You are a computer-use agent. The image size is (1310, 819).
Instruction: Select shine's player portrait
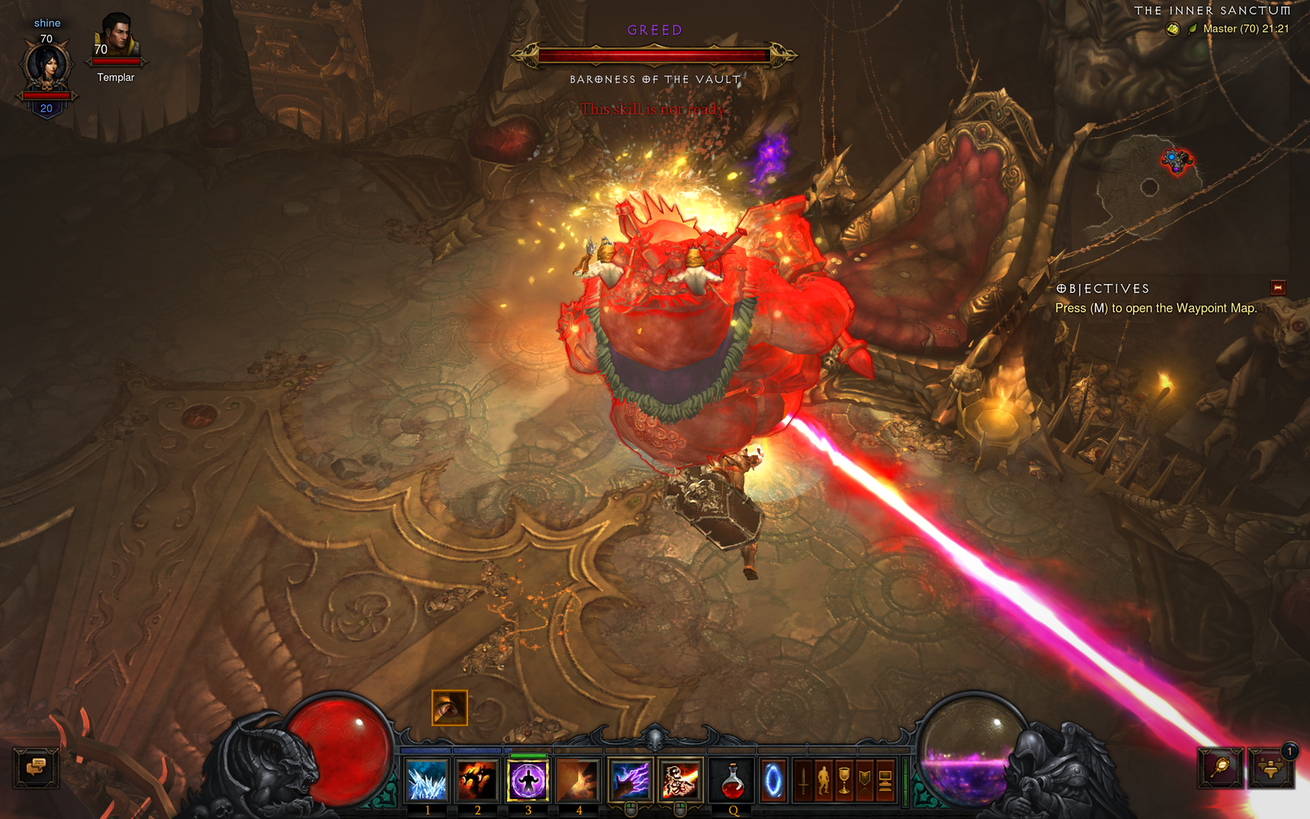coord(47,67)
